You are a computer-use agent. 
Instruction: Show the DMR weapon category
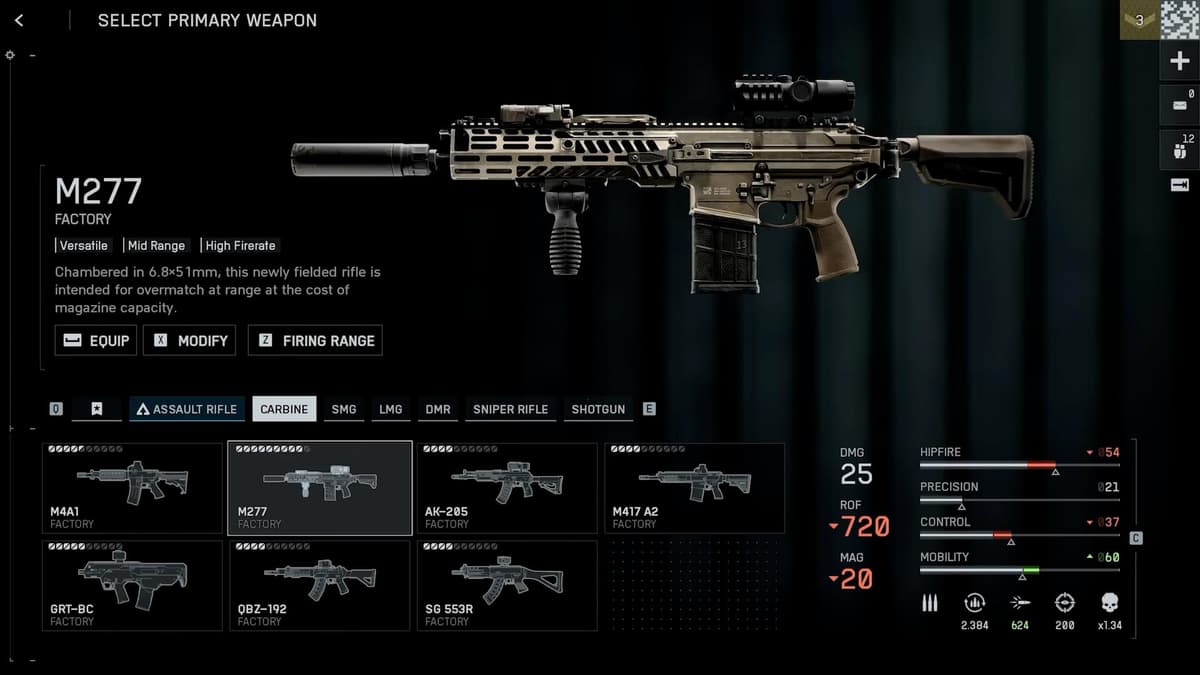[x=438, y=409]
